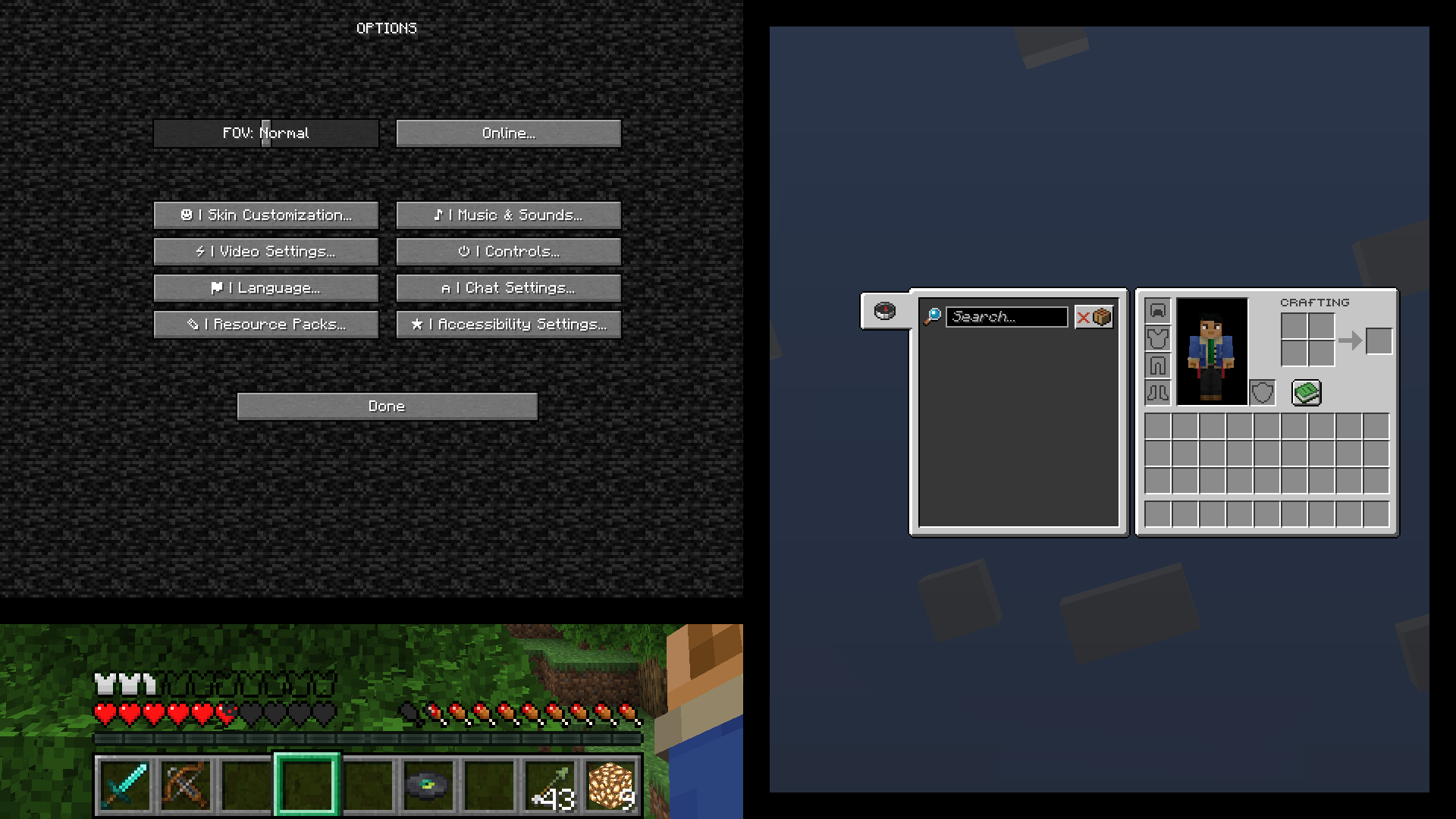Click the magnifying glass search icon

(x=934, y=316)
